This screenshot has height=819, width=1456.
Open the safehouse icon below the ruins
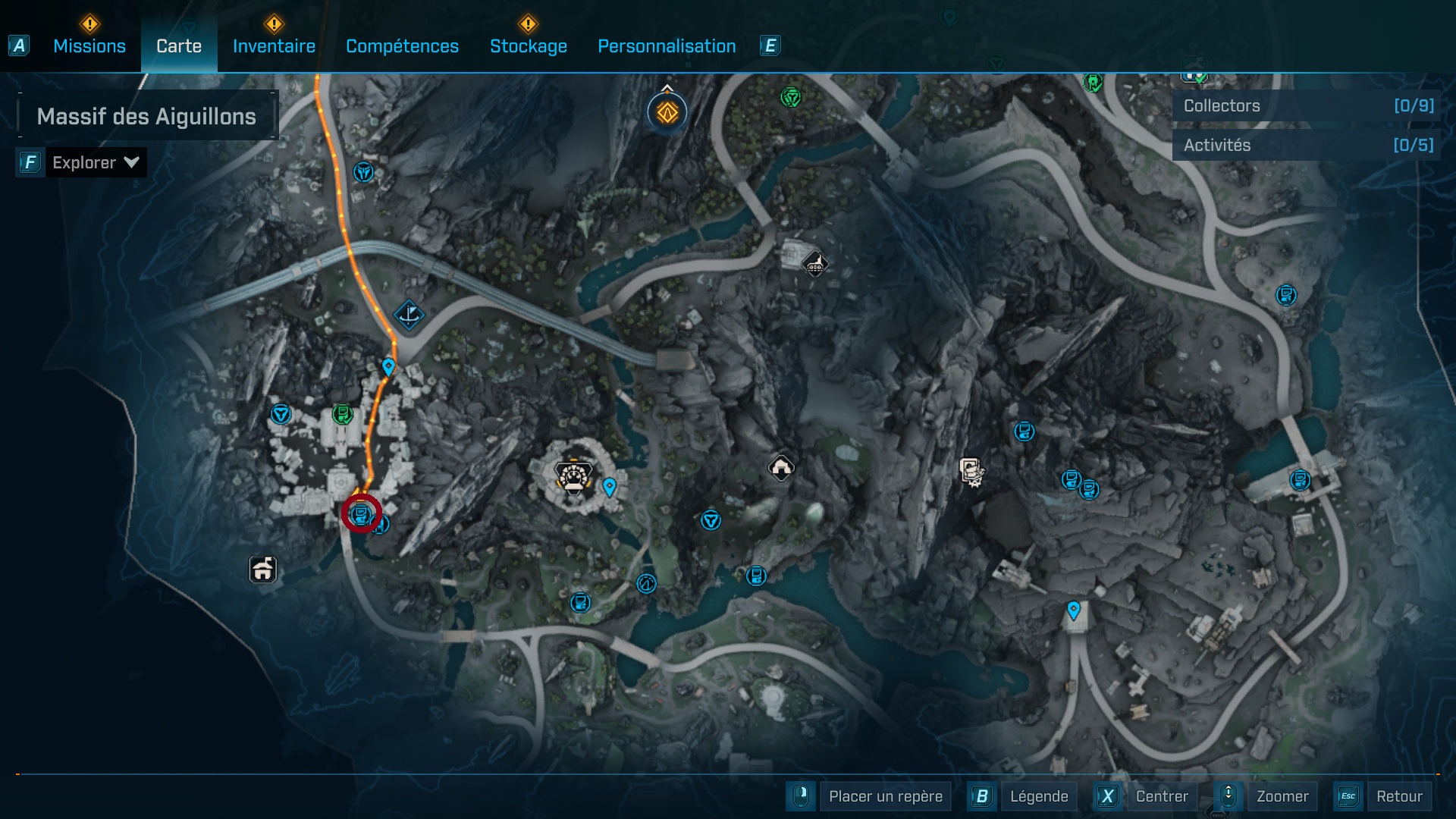click(262, 570)
